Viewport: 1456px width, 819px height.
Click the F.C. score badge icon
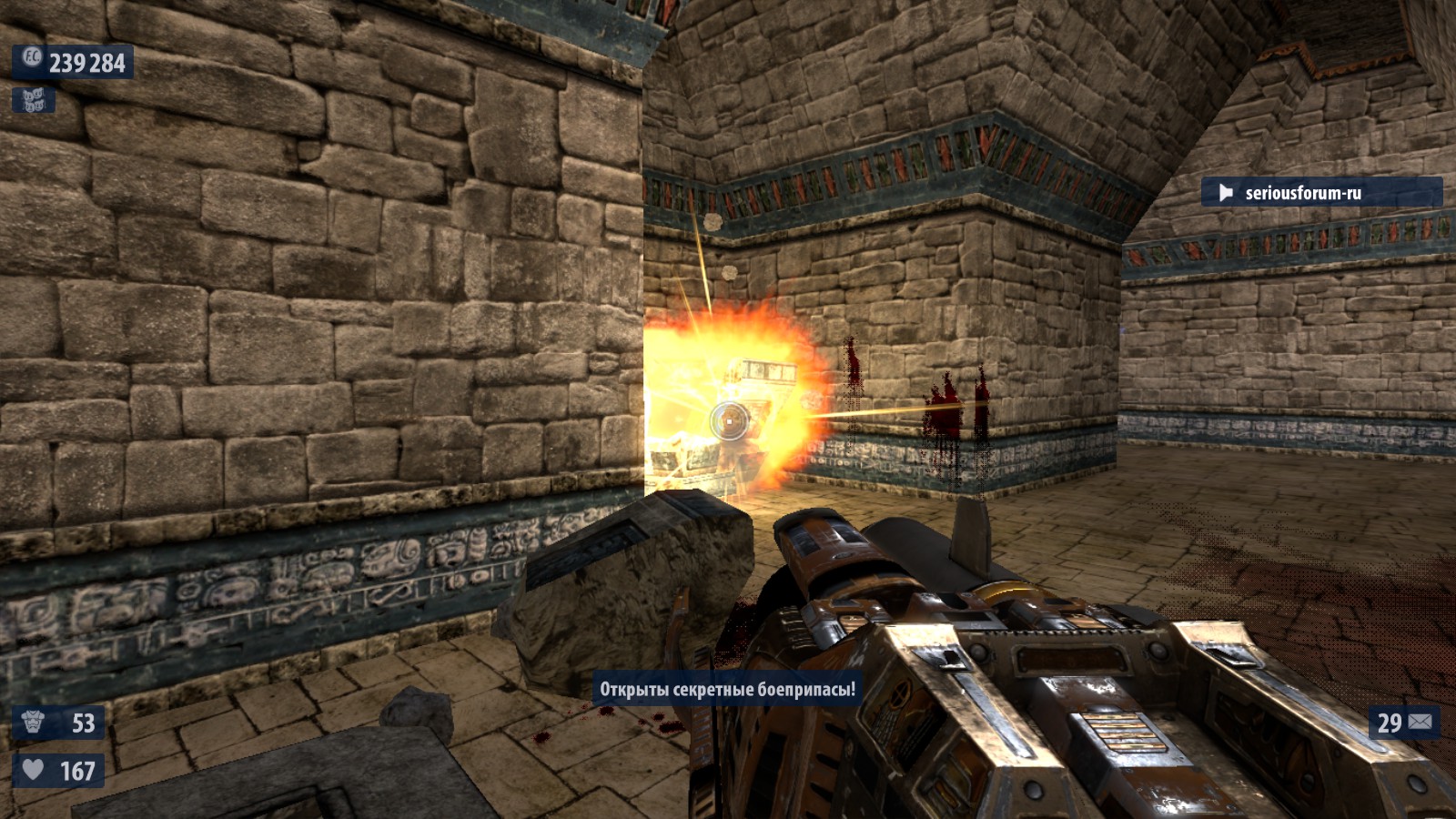point(32,59)
